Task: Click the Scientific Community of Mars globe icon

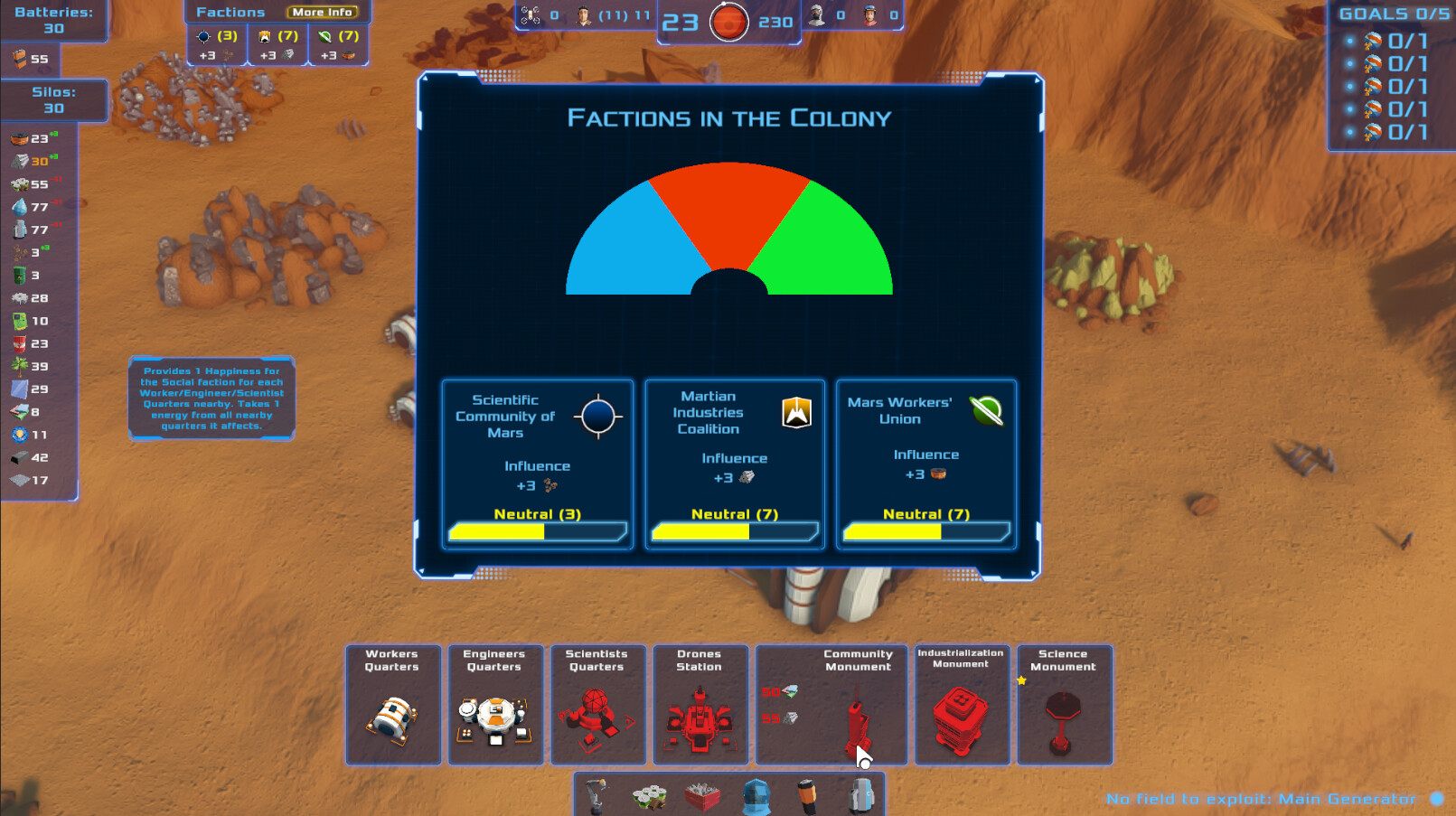Action: point(597,415)
